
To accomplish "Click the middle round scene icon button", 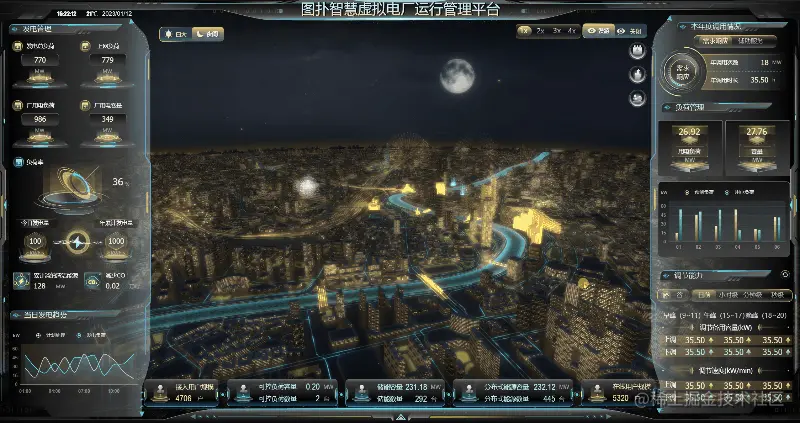I will tap(636, 74).
